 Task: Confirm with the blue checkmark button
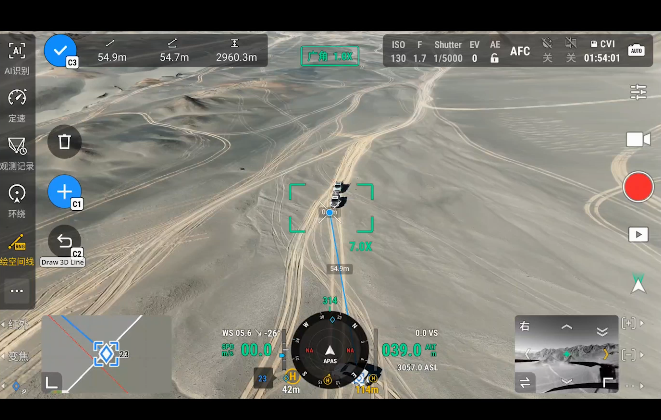pos(60,50)
